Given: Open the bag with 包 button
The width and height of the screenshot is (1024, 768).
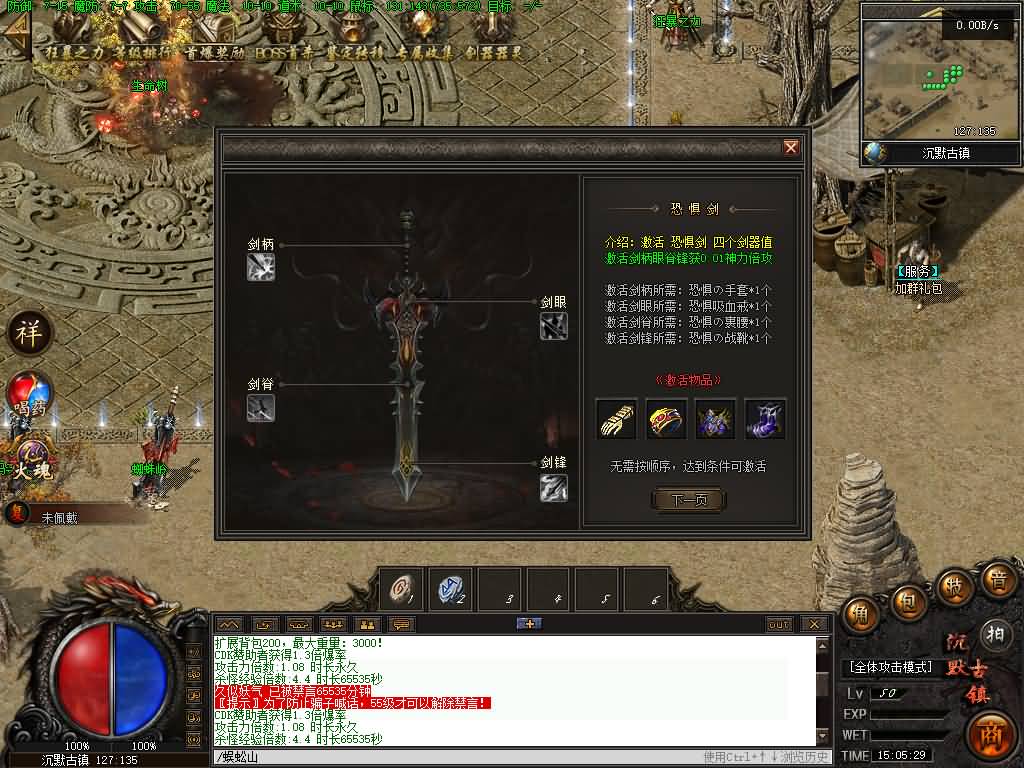Looking at the screenshot, I should pyautogui.click(x=906, y=602).
